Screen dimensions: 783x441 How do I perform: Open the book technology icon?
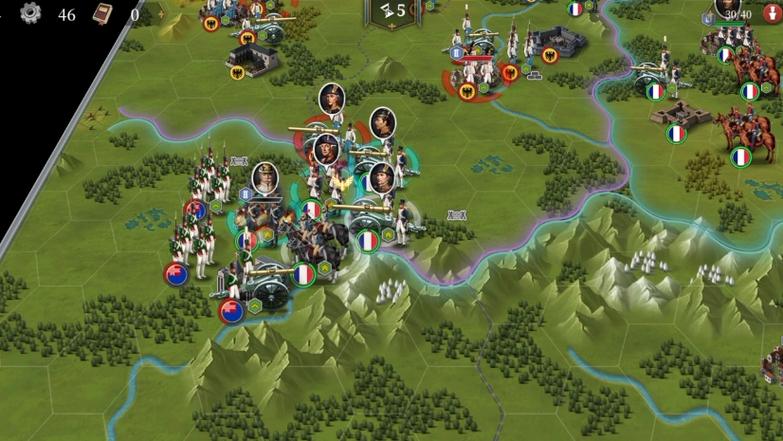tap(102, 13)
